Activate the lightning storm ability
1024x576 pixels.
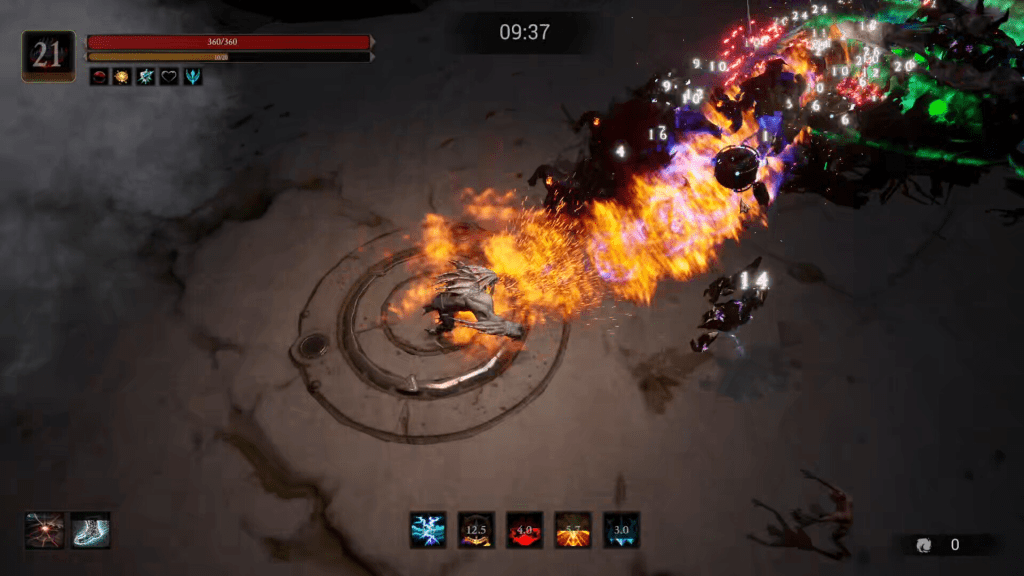coord(428,530)
